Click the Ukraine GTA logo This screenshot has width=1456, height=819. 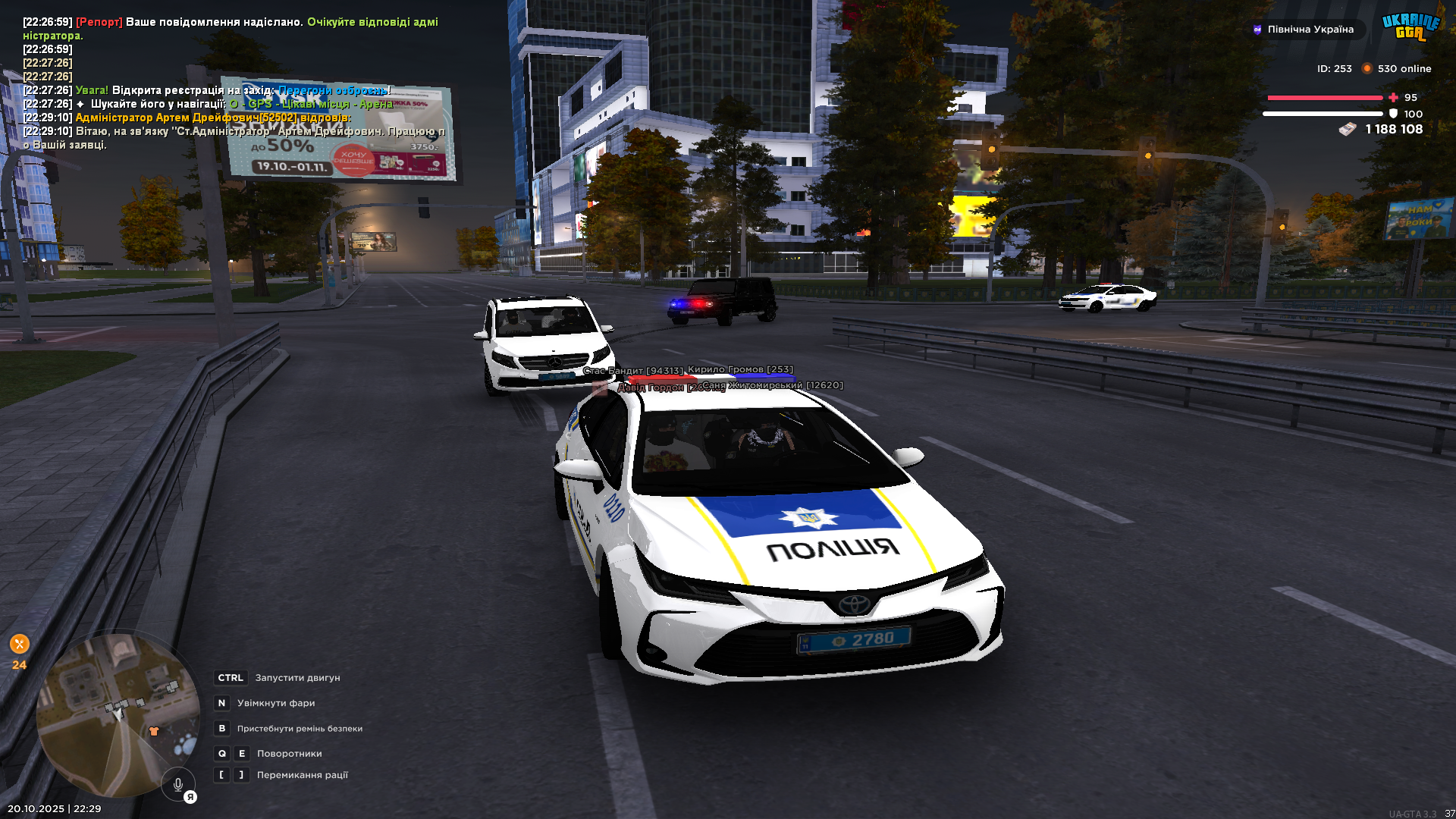pyautogui.click(x=1410, y=27)
